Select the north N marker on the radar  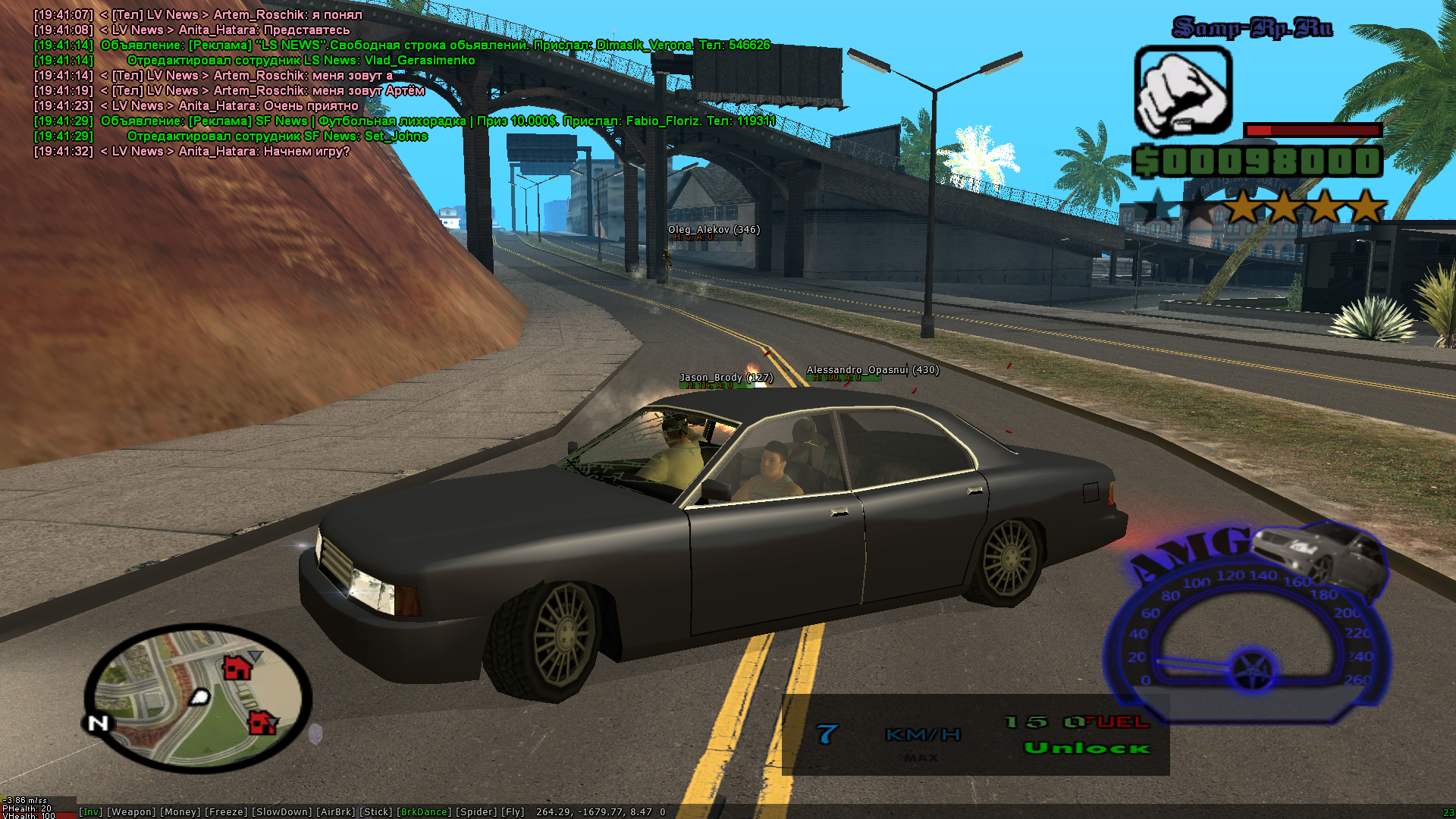click(x=98, y=723)
